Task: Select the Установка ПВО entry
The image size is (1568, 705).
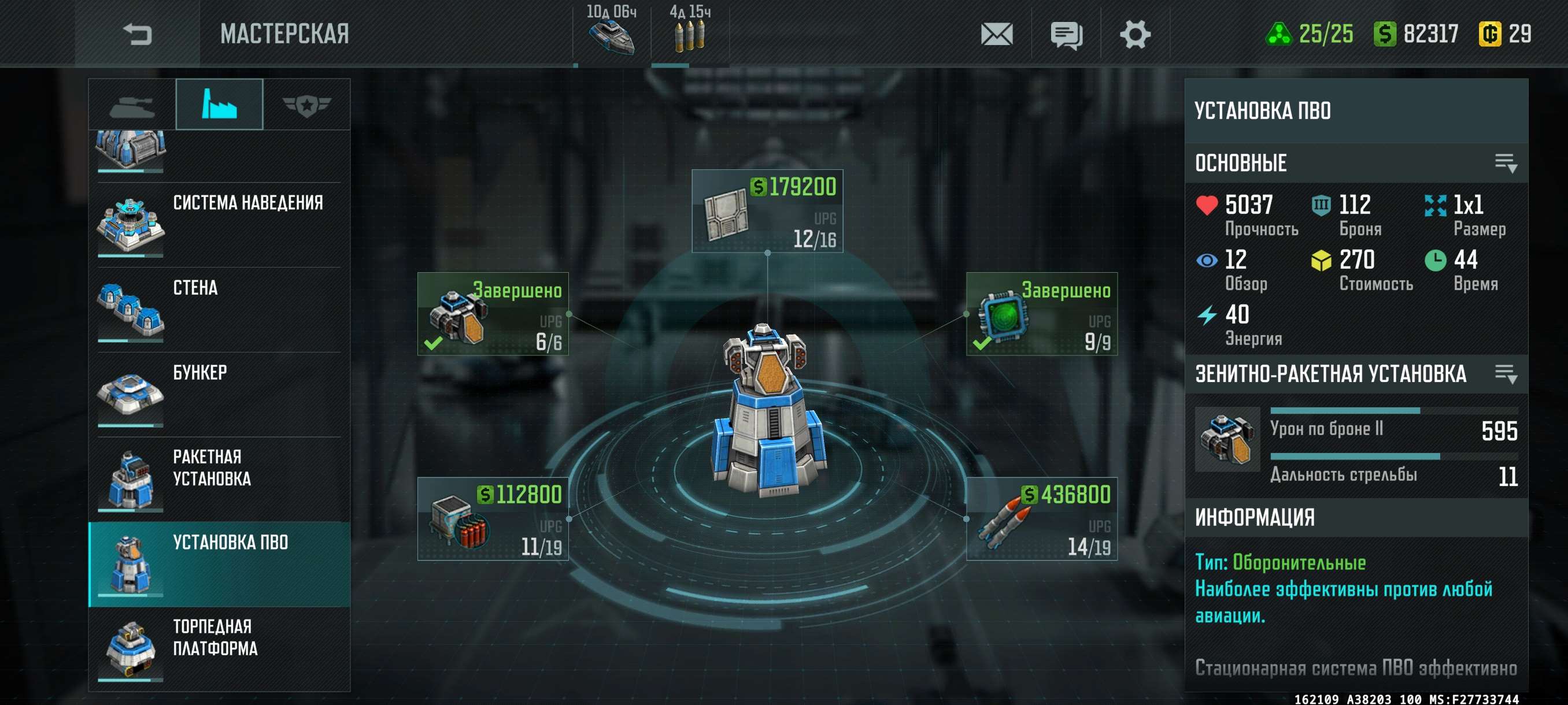Action: [219, 564]
